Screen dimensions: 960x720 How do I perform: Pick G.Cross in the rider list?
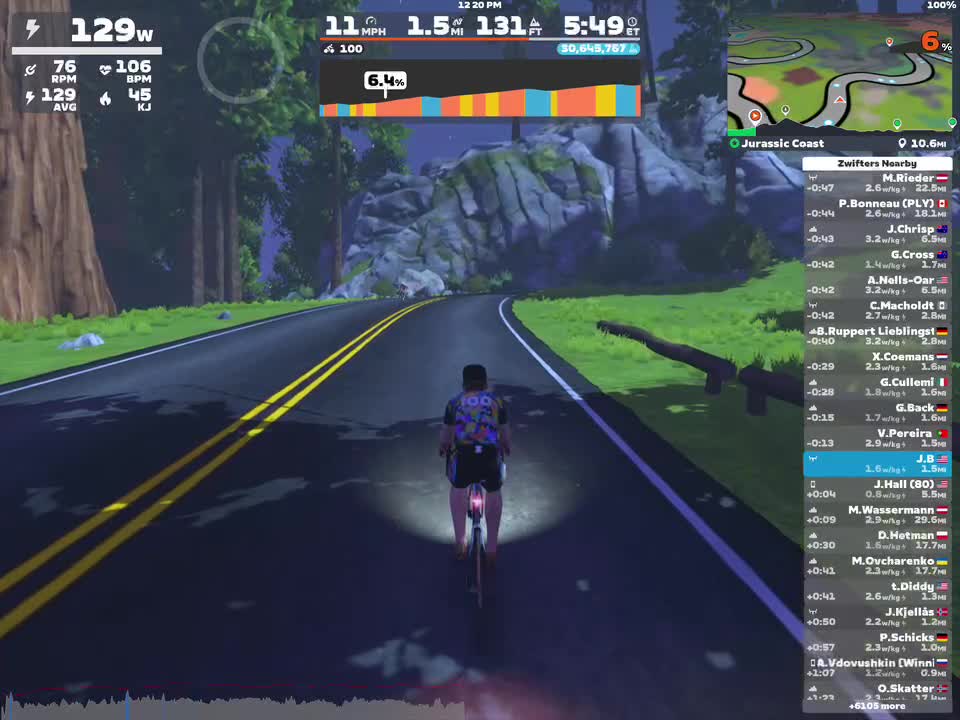tap(877, 260)
